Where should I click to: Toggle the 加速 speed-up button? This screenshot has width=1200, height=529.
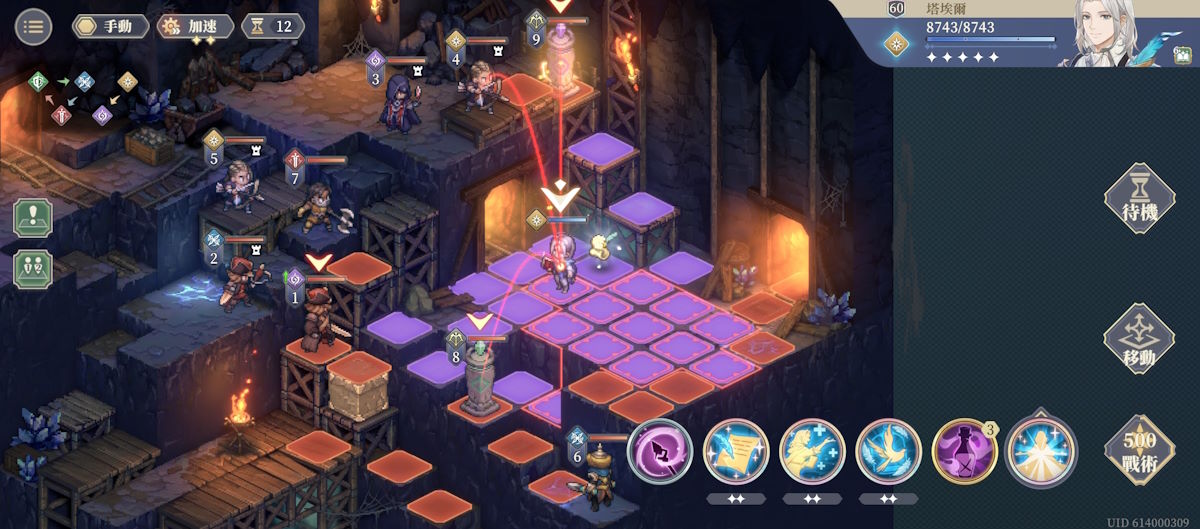click(197, 26)
